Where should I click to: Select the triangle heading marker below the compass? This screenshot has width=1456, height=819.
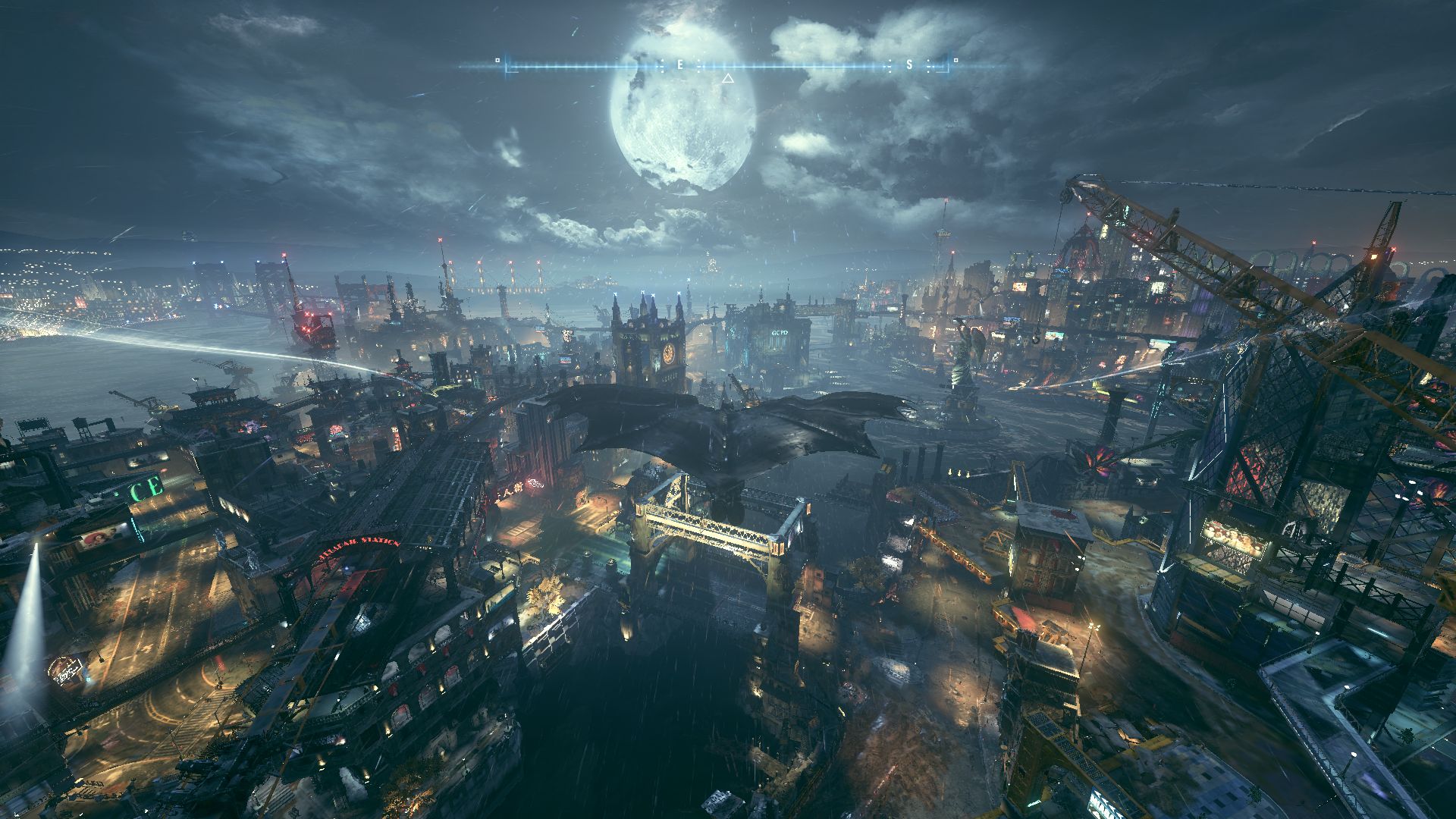pyautogui.click(x=727, y=78)
